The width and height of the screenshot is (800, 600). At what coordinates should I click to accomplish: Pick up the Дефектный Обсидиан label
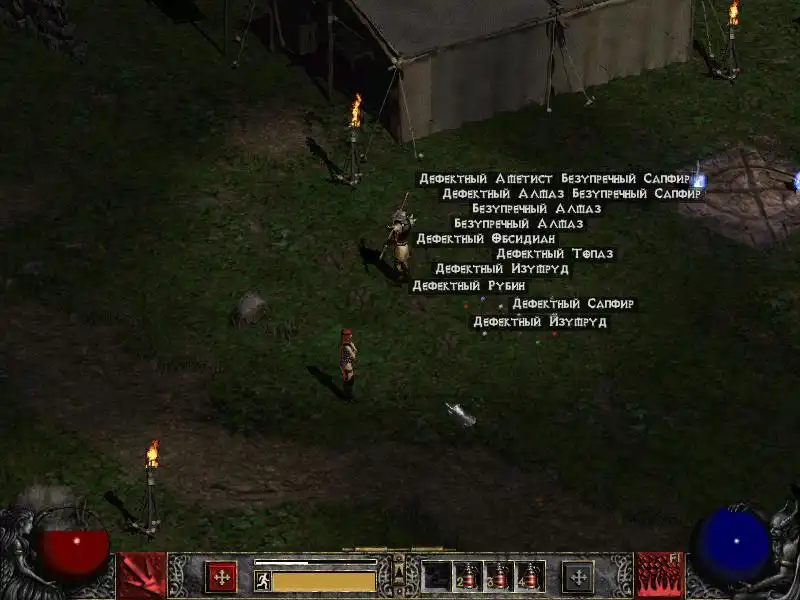[485, 239]
